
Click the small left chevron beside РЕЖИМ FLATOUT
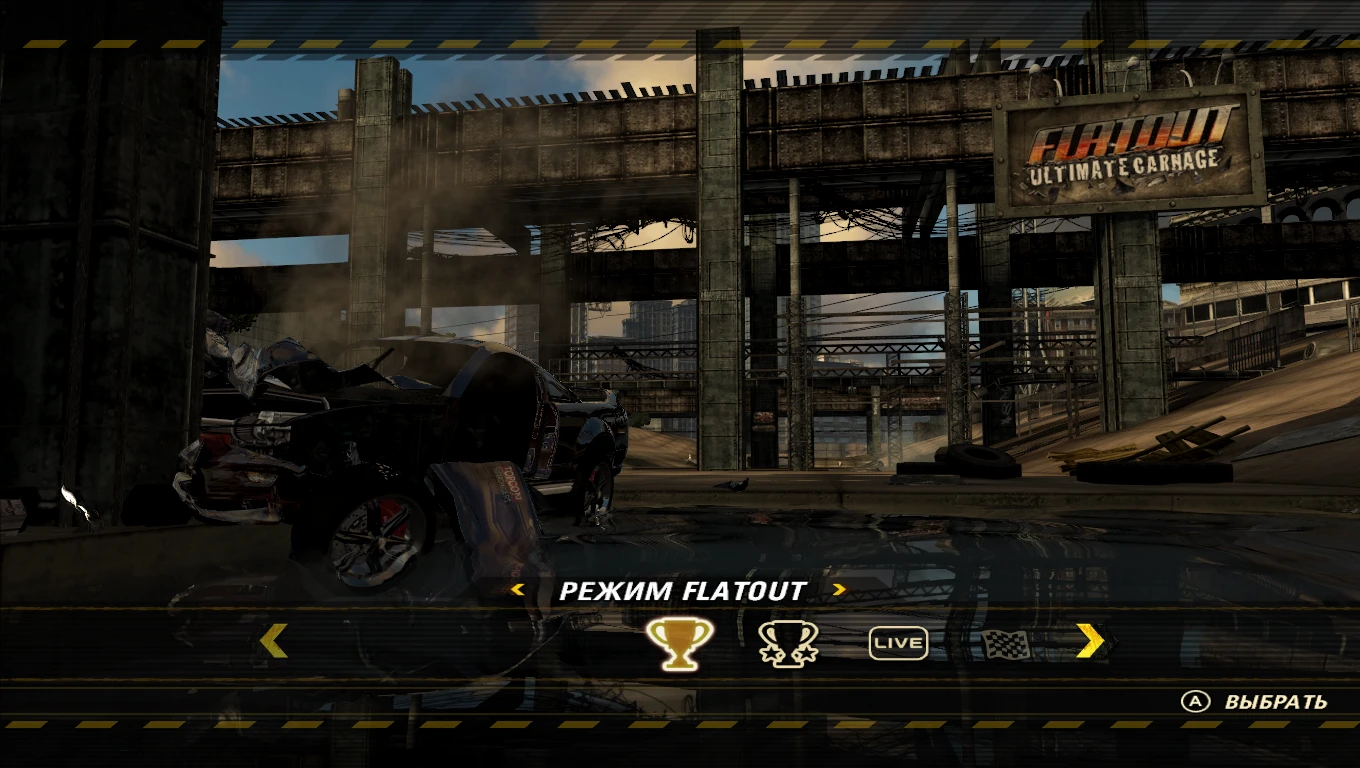click(x=515, y=590)
